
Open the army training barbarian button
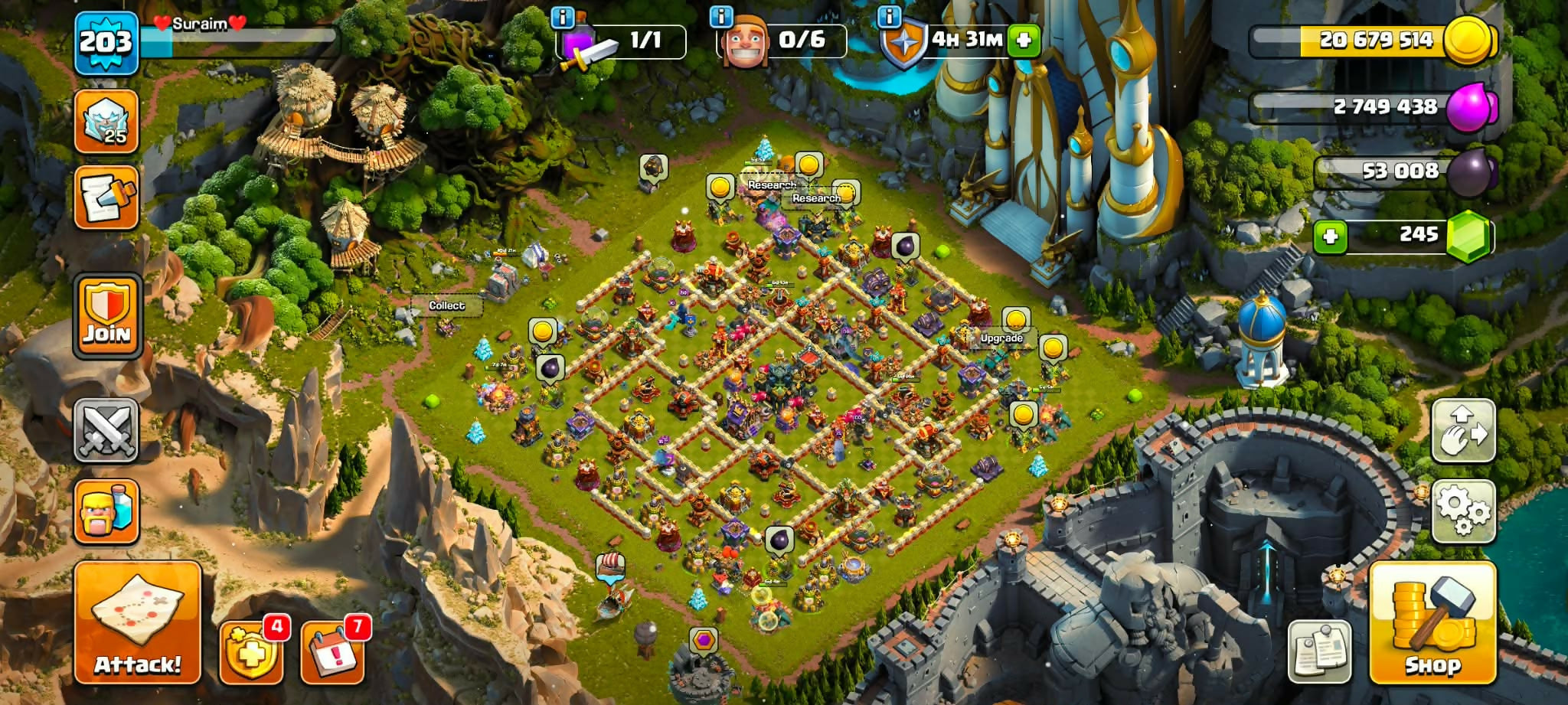(x=106, y=511)
